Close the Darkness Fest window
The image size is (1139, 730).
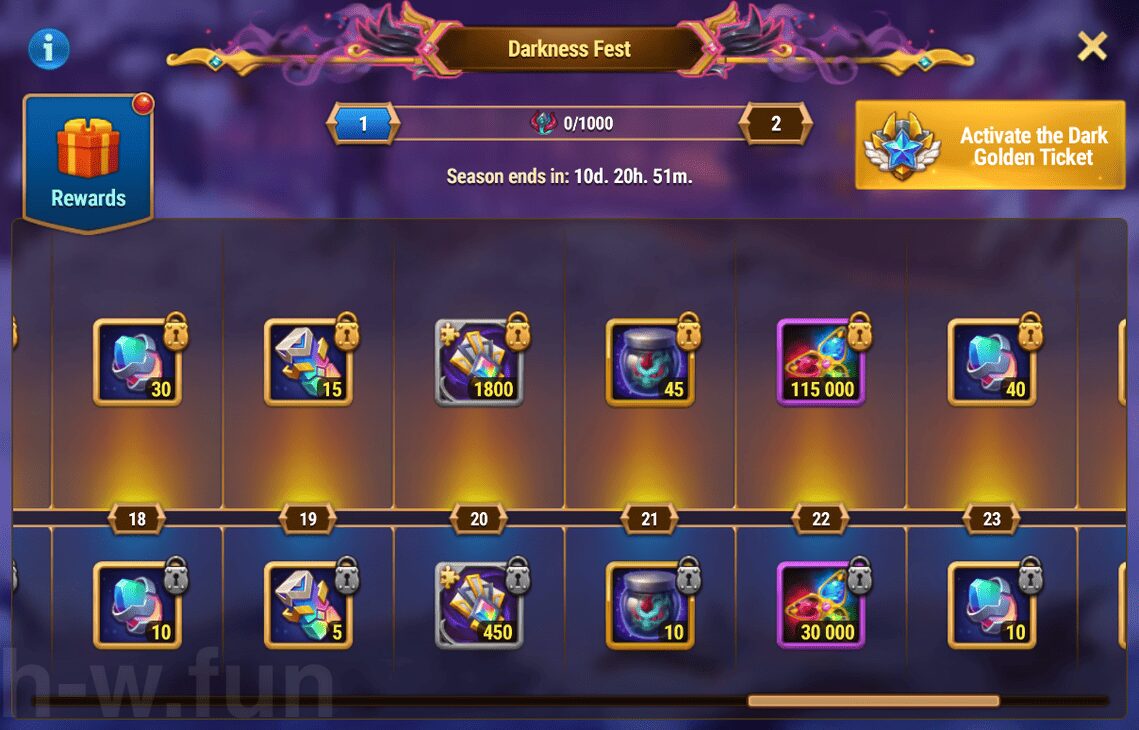[x=1092, y=46]
